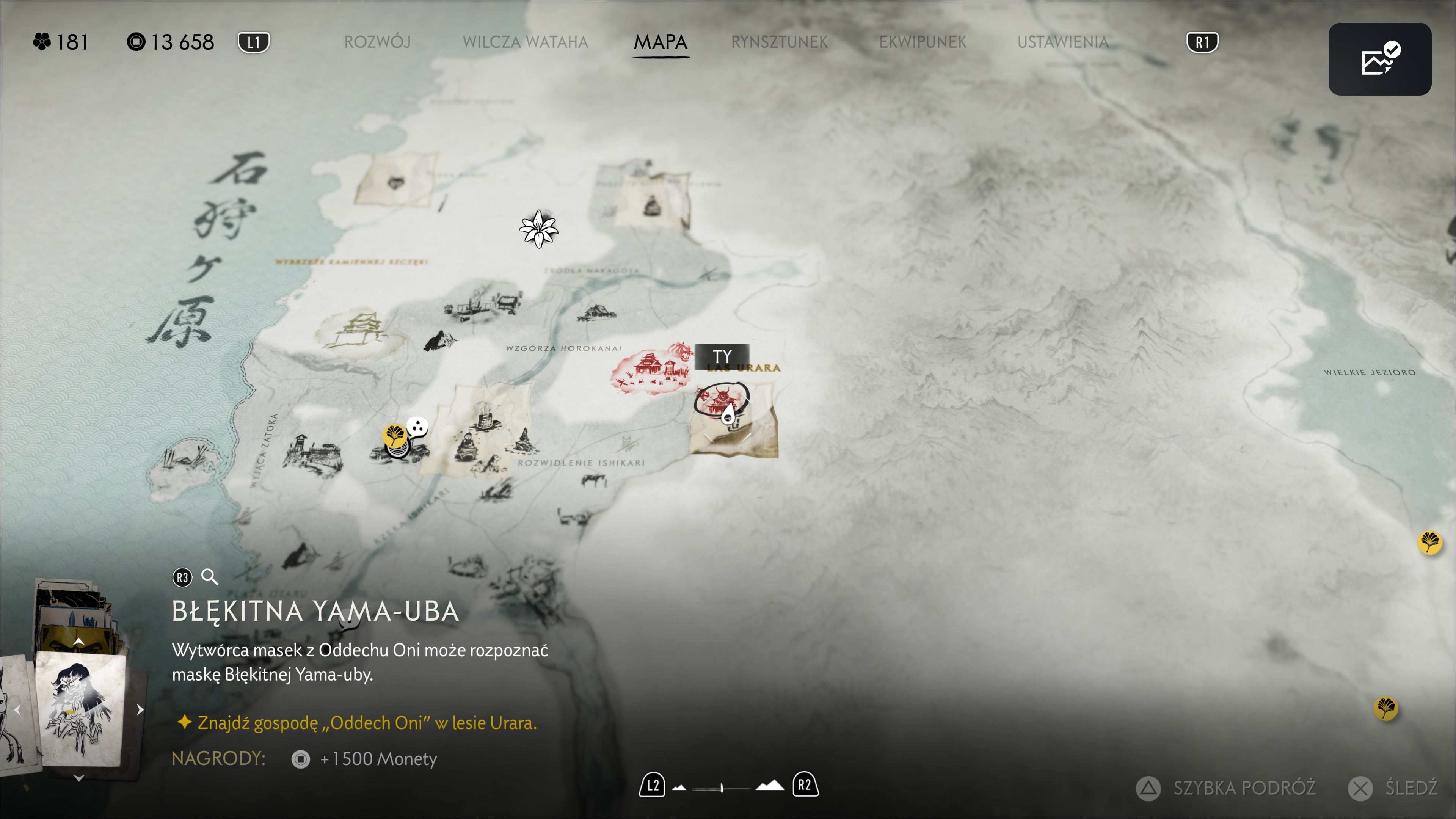Click the white paw print marker
This screenshot has height=819, width=1456.
point(418,426)
